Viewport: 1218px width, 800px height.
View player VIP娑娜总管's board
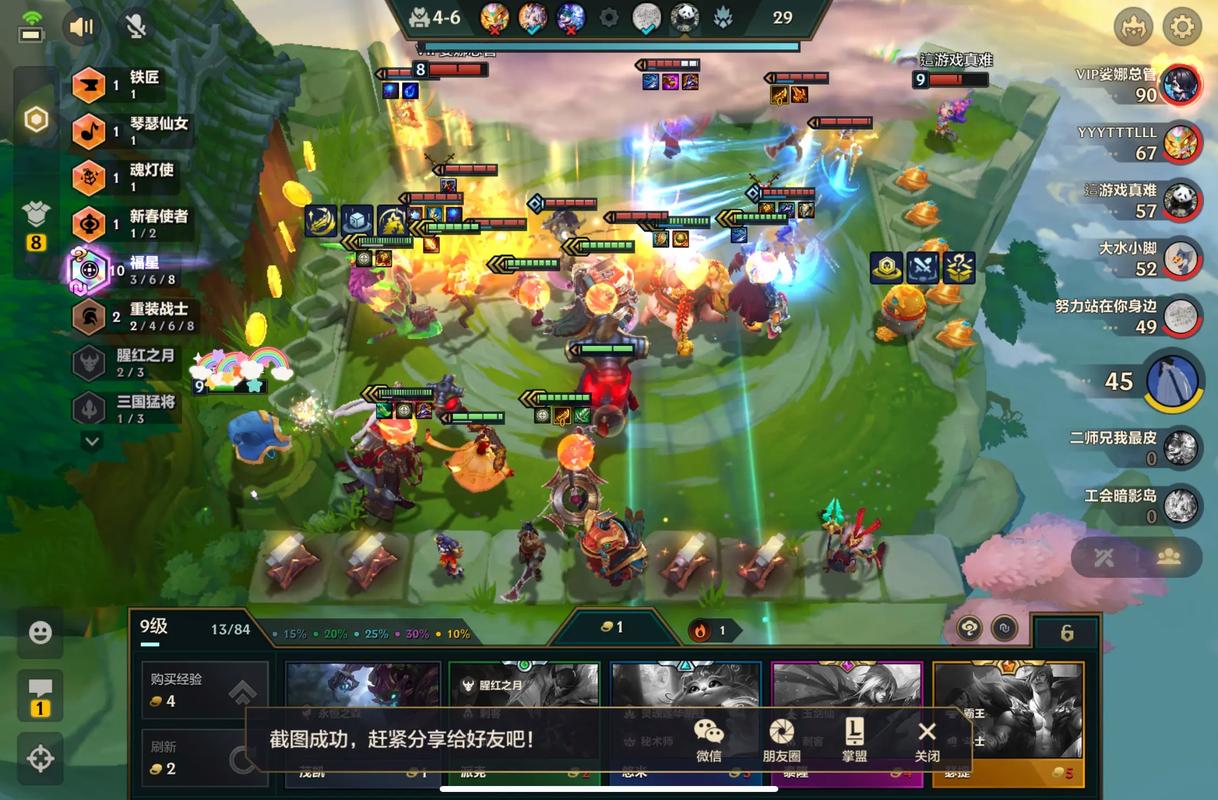click(1181, 85)
